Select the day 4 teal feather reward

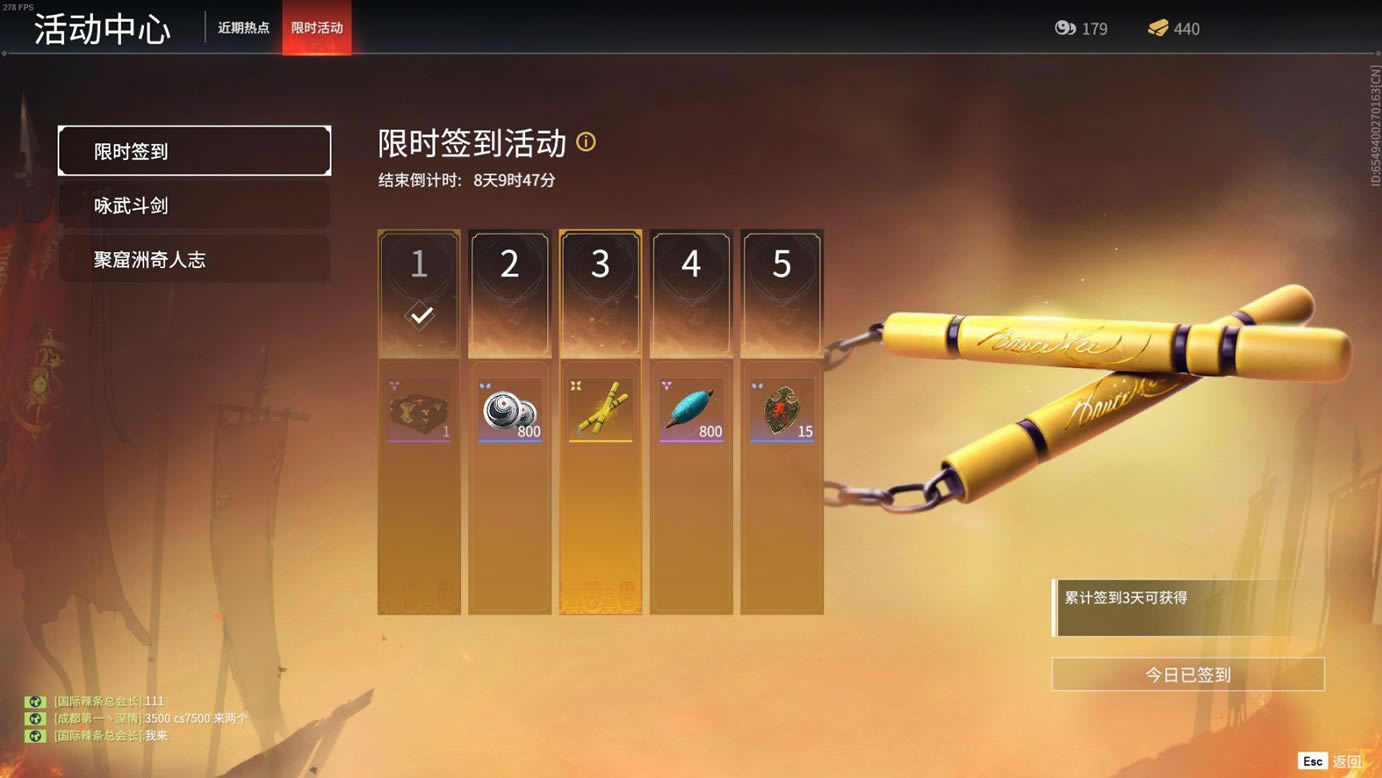691,410
